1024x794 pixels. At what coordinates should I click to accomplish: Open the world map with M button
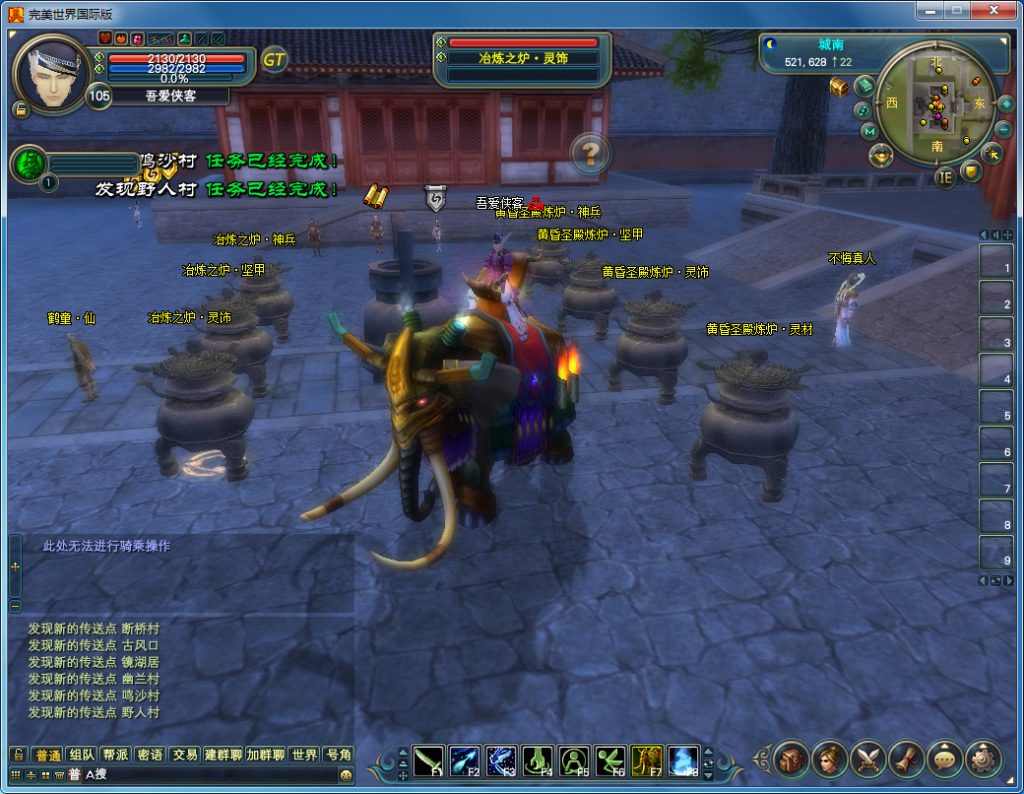coord(869,131)
